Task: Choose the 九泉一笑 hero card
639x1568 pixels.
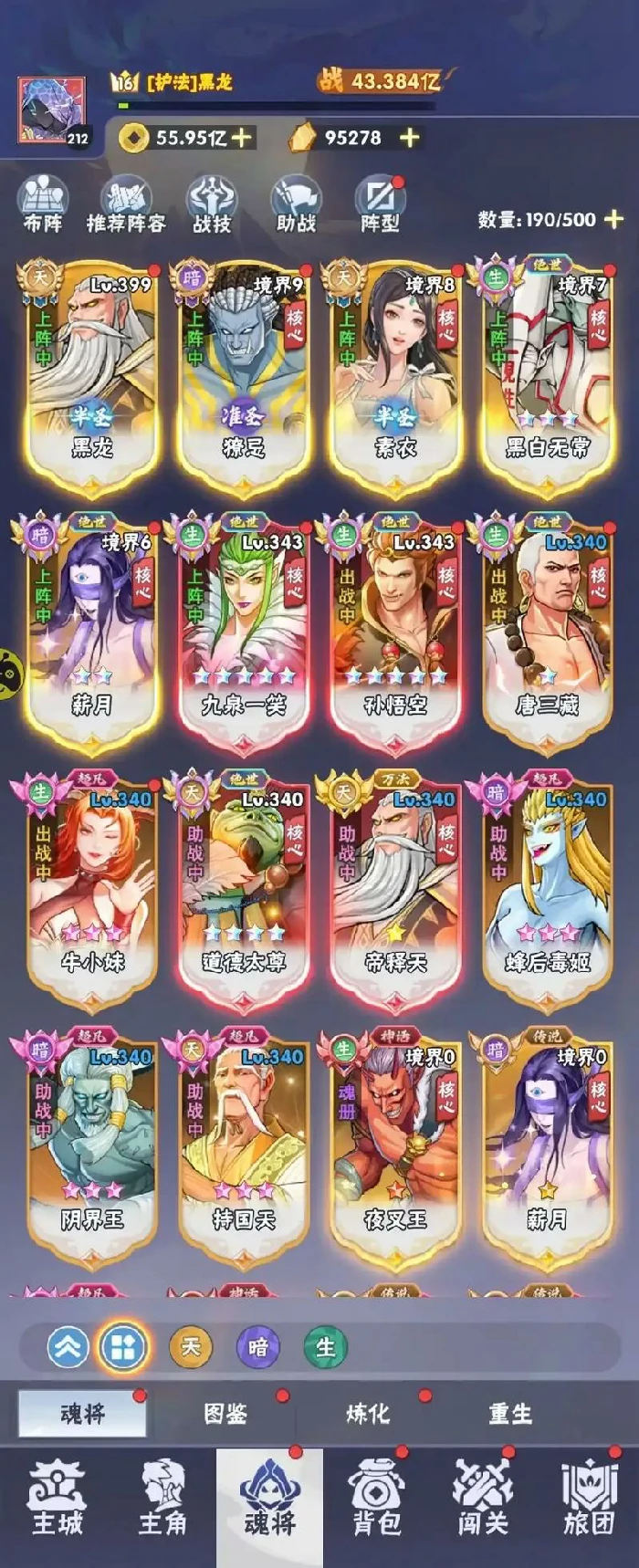Action: click(x=244, y=632)
